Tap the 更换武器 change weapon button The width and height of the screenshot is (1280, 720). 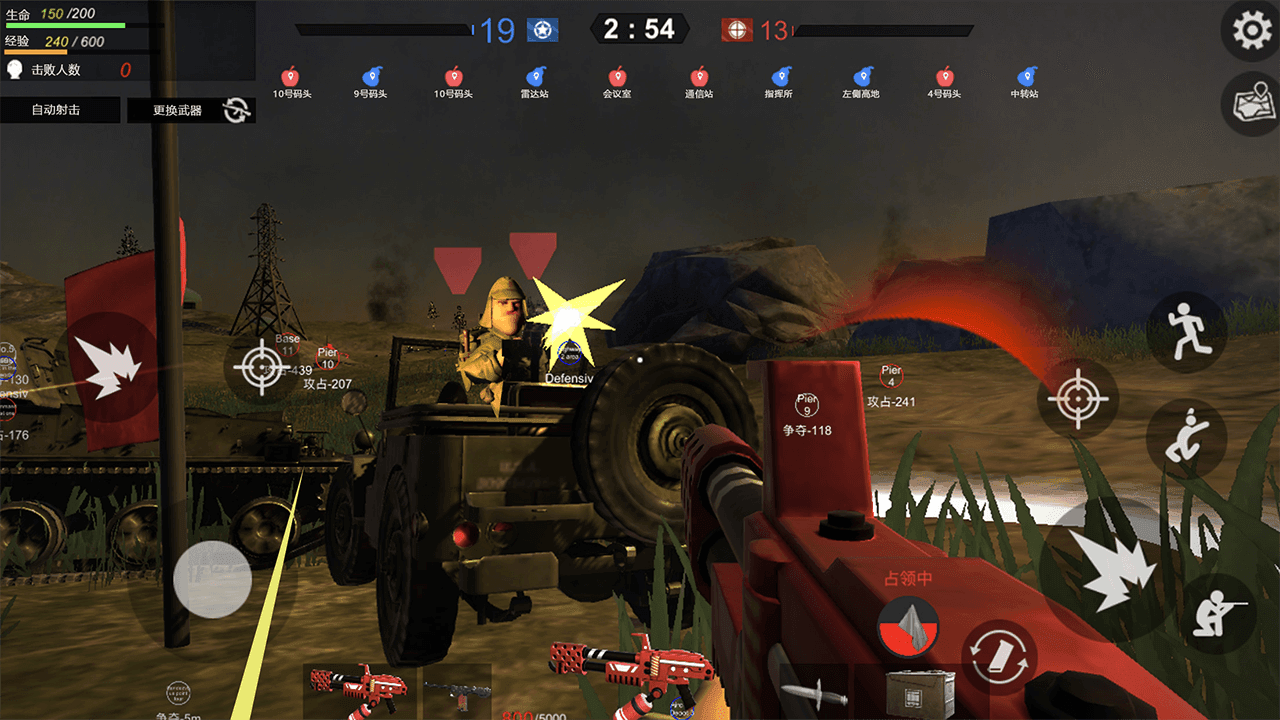click(x=178, y=110)
